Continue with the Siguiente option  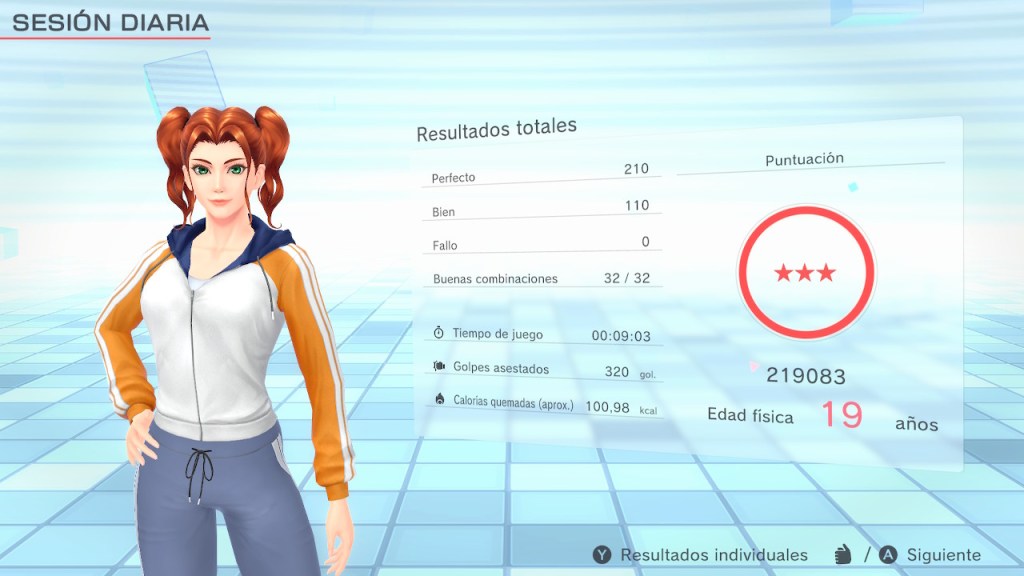[x=930, y=555]
